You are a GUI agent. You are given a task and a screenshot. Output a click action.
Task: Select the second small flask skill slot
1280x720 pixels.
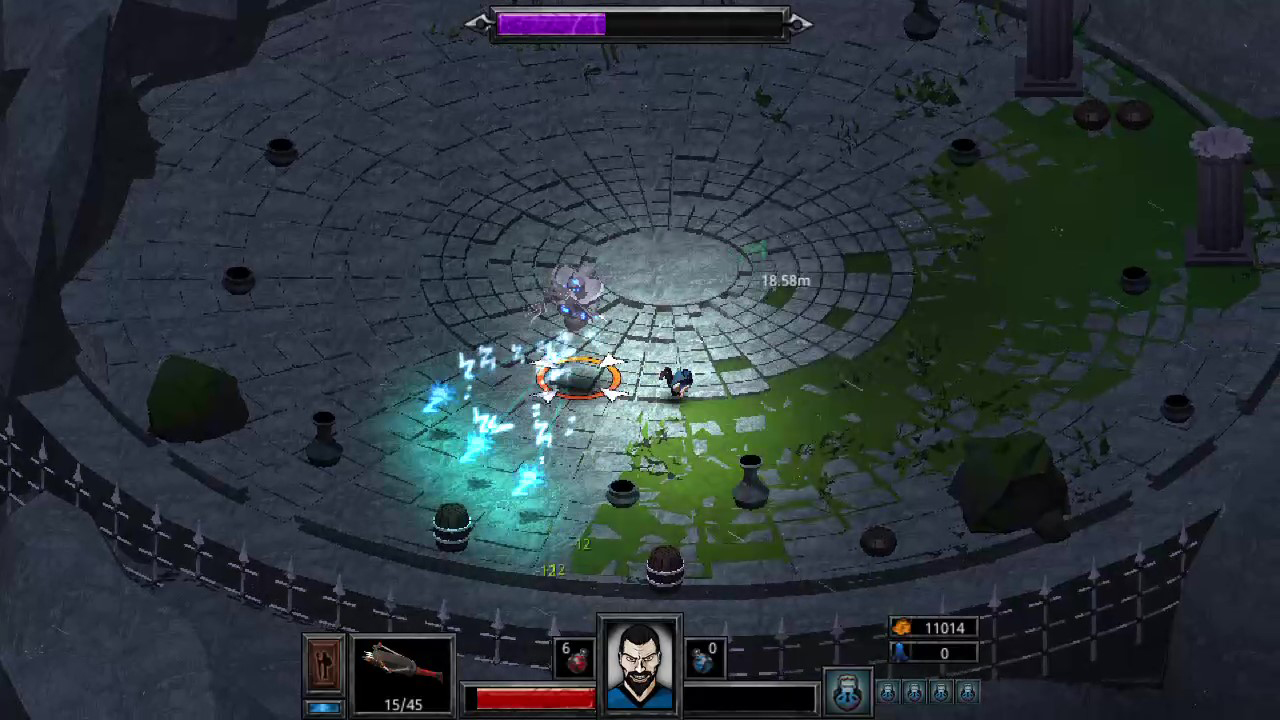coord(914,691)
